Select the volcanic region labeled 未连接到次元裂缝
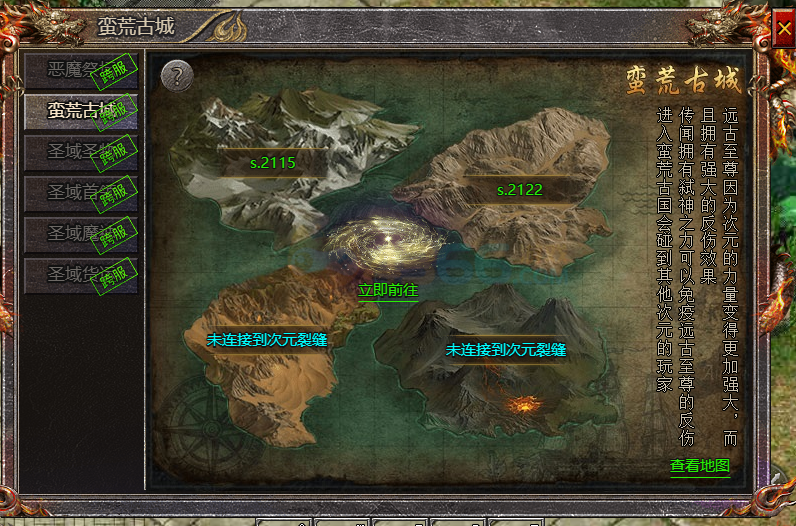The width and height of the screenshot is (796, 526). coord(506,350)
